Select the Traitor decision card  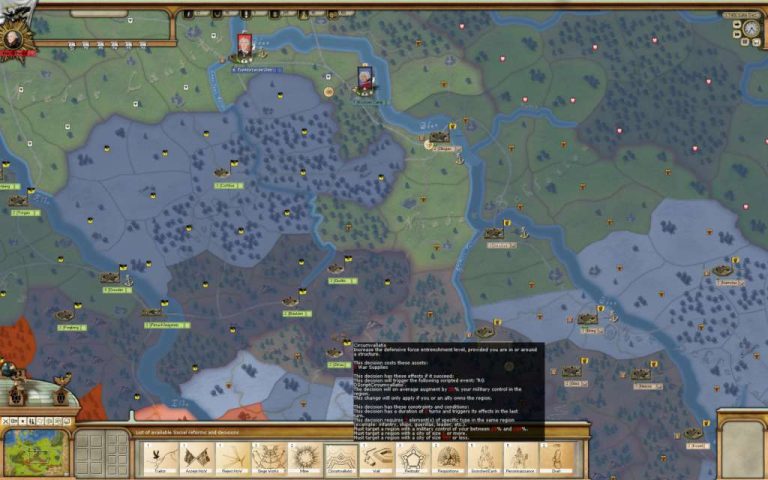coord(157,458)
